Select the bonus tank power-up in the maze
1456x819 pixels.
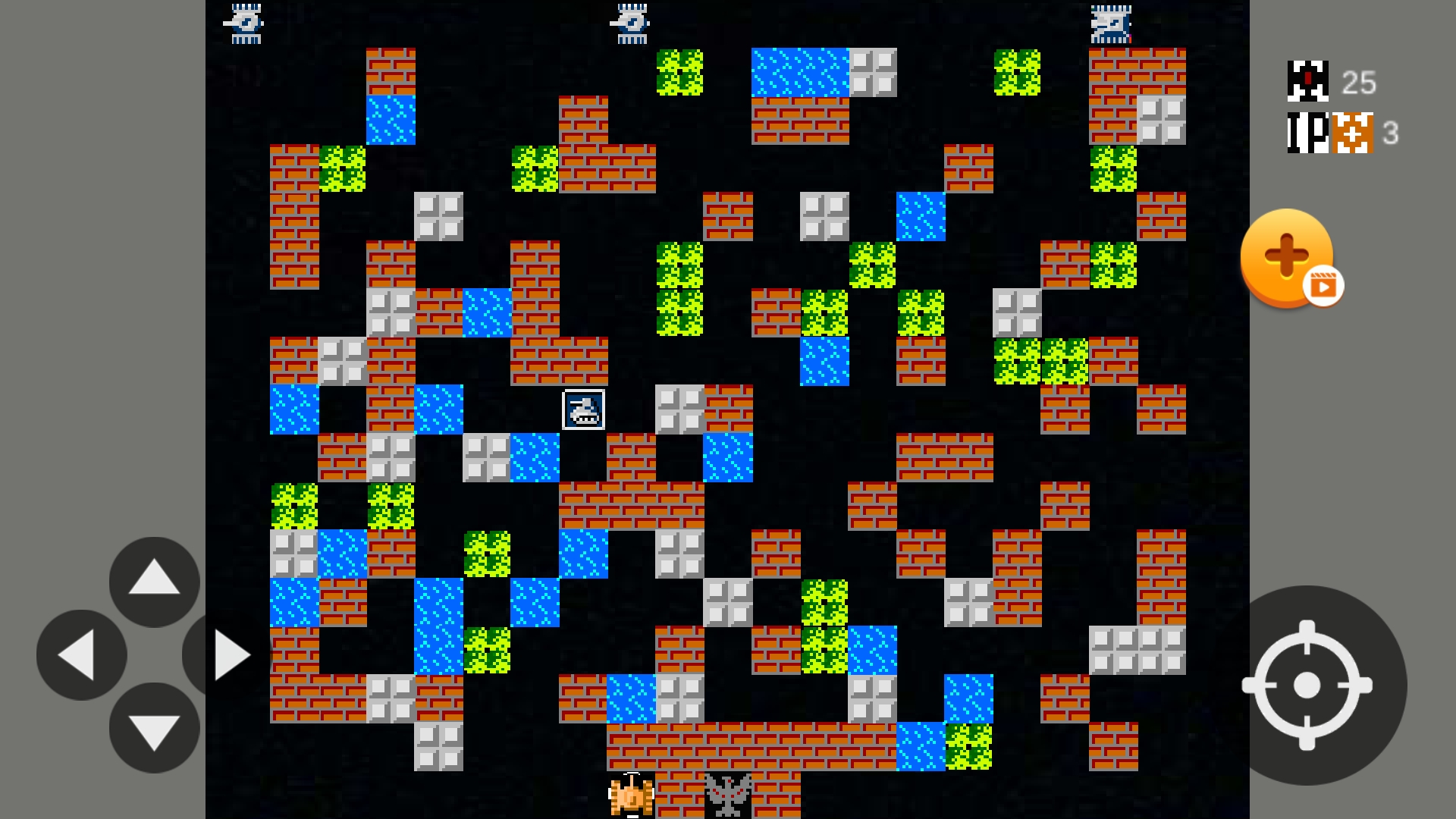click(x=582, y=409)
